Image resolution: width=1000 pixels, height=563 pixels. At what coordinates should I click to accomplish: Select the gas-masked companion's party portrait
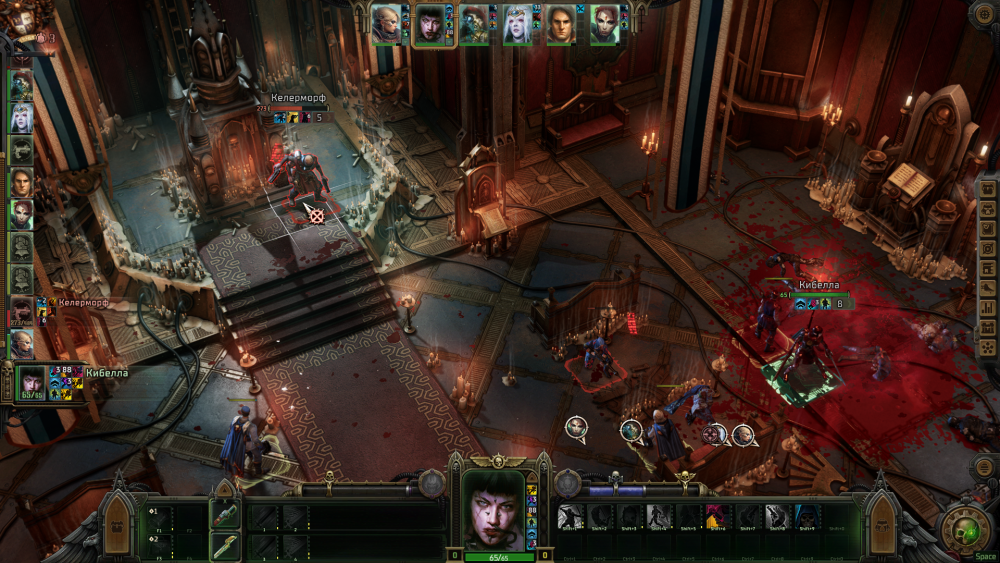tap(473, 24)
